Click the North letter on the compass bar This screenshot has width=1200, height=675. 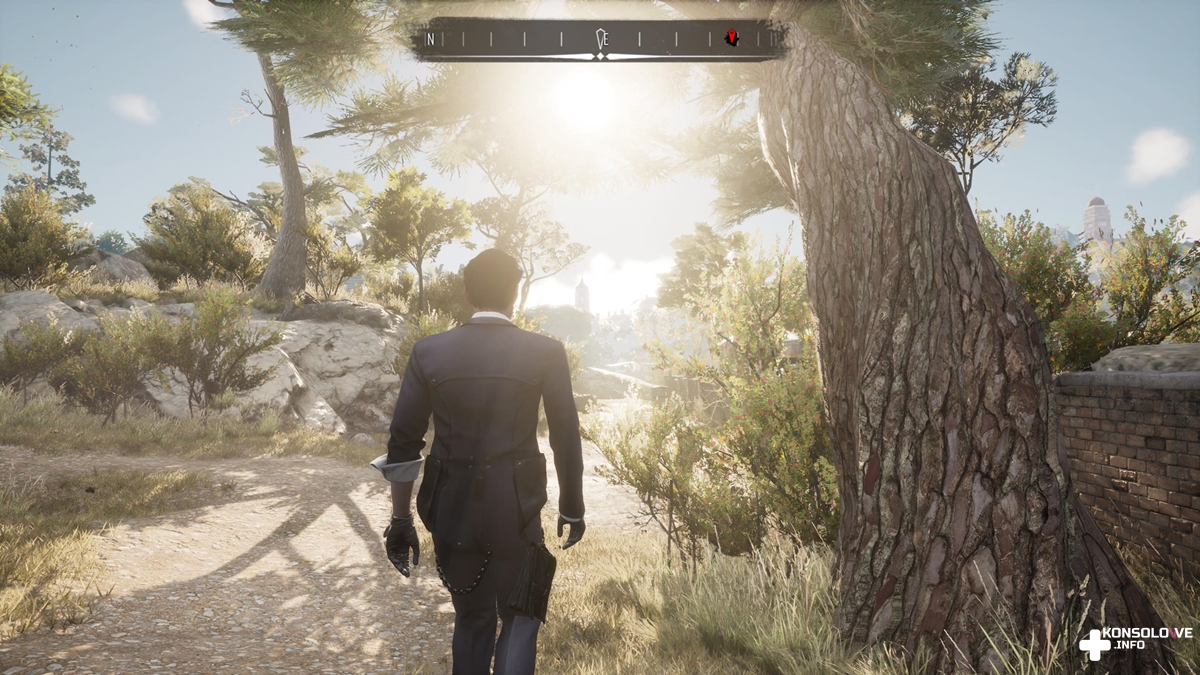pos(430,39)
